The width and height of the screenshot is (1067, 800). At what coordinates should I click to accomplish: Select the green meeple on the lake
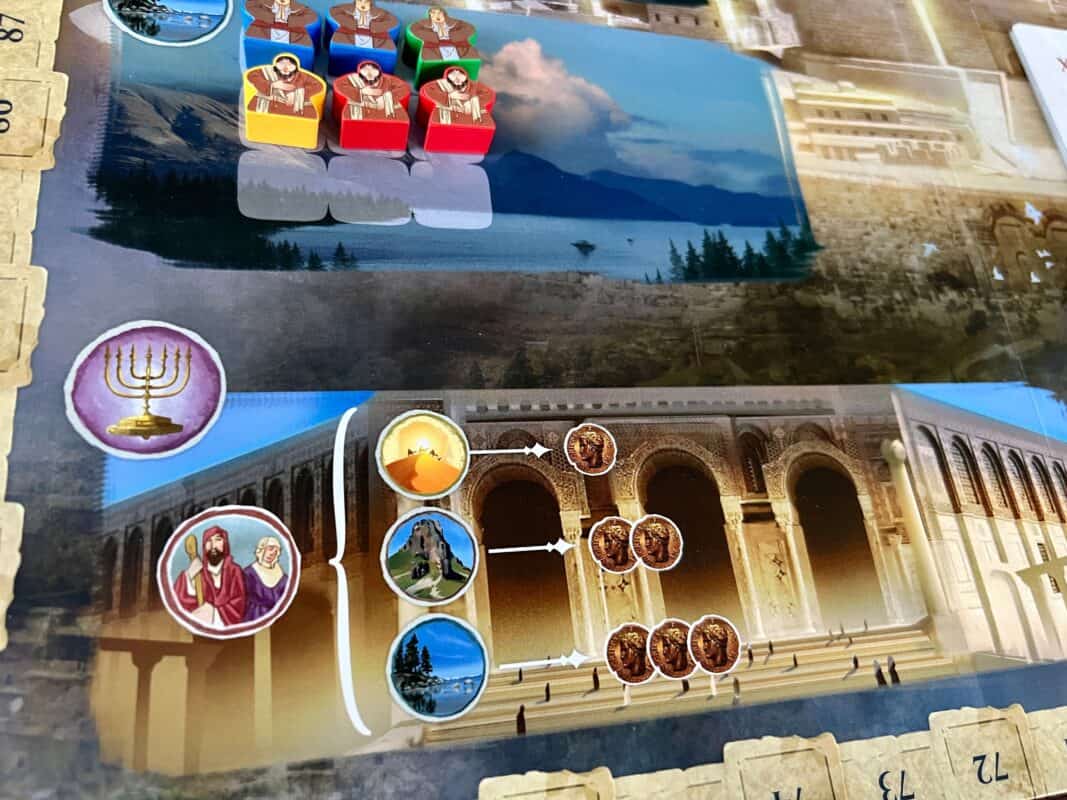441,43
